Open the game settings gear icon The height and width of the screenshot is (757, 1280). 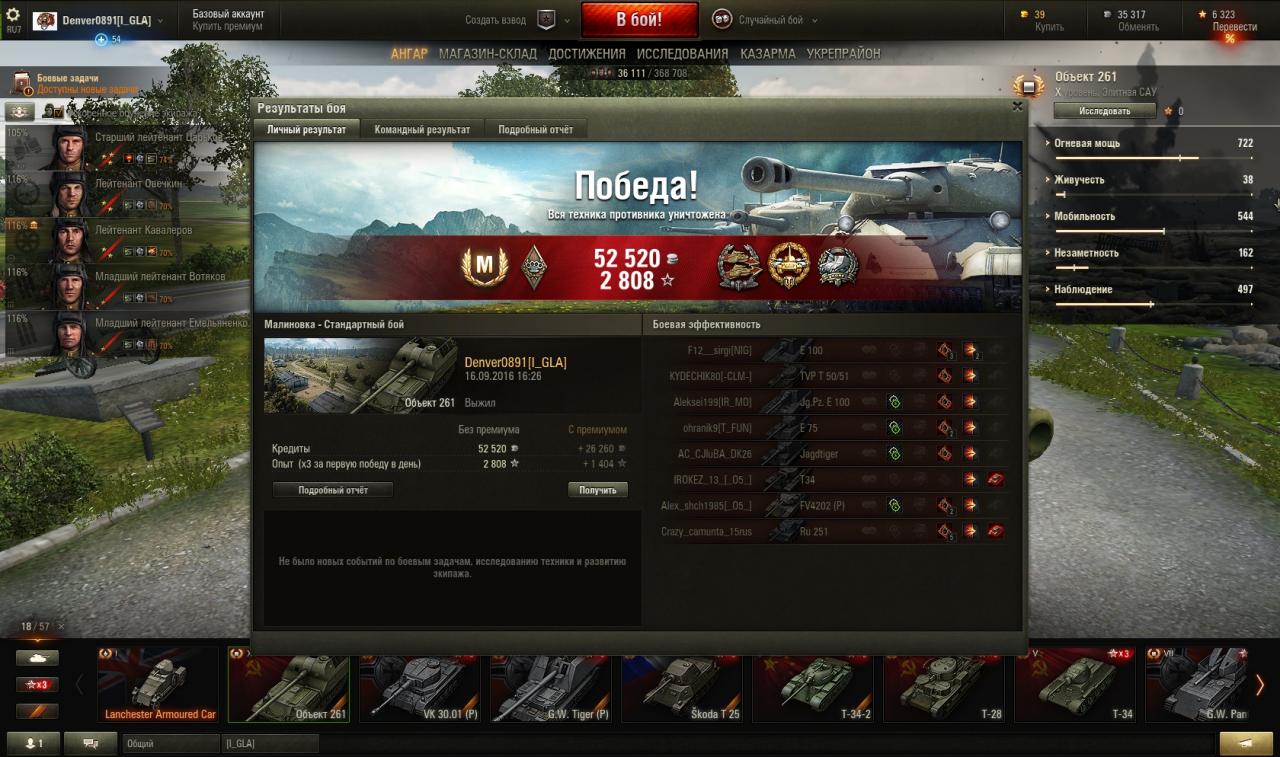[13, 15]
